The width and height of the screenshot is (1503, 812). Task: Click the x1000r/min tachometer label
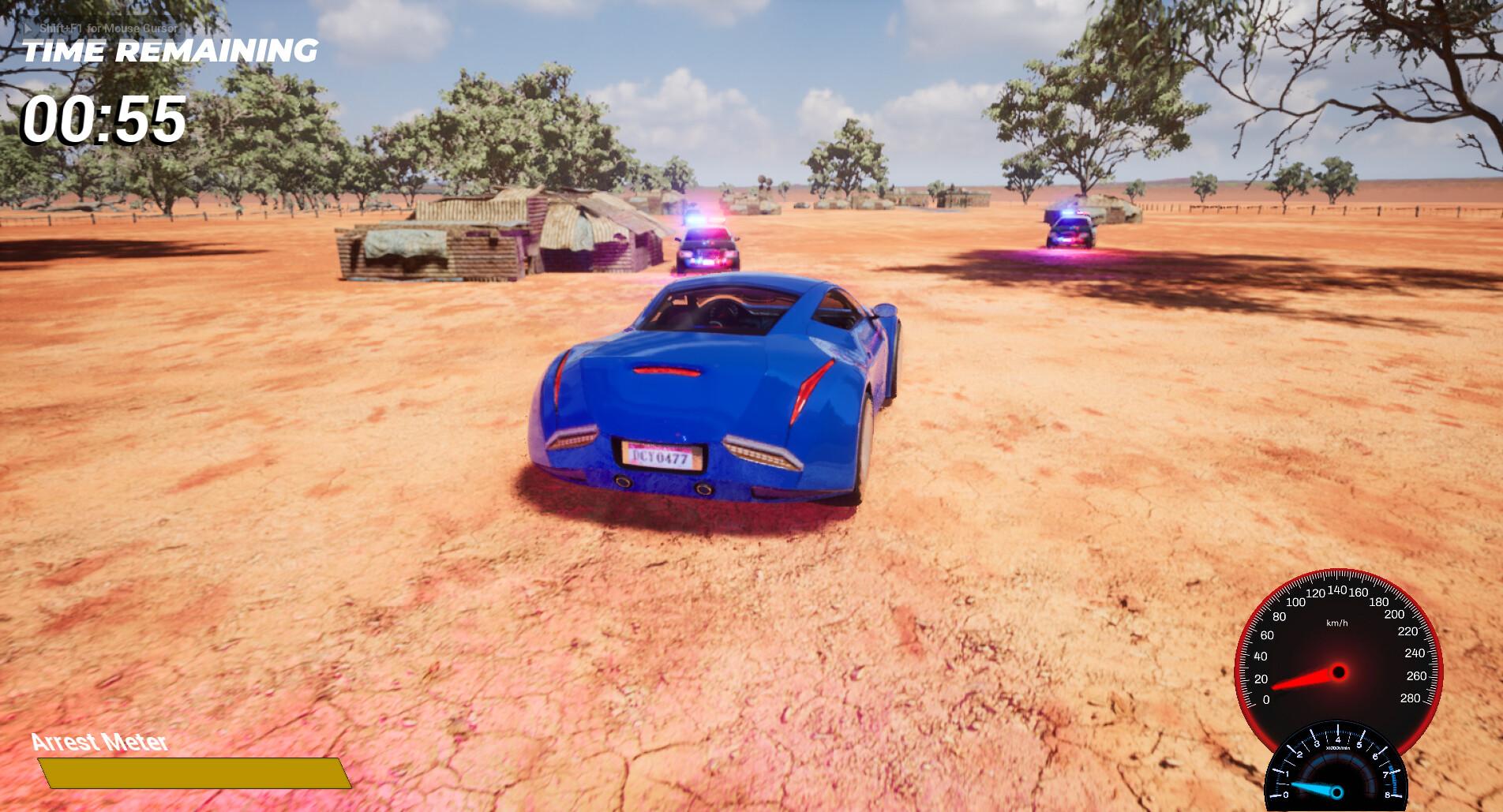point(1338,747)
